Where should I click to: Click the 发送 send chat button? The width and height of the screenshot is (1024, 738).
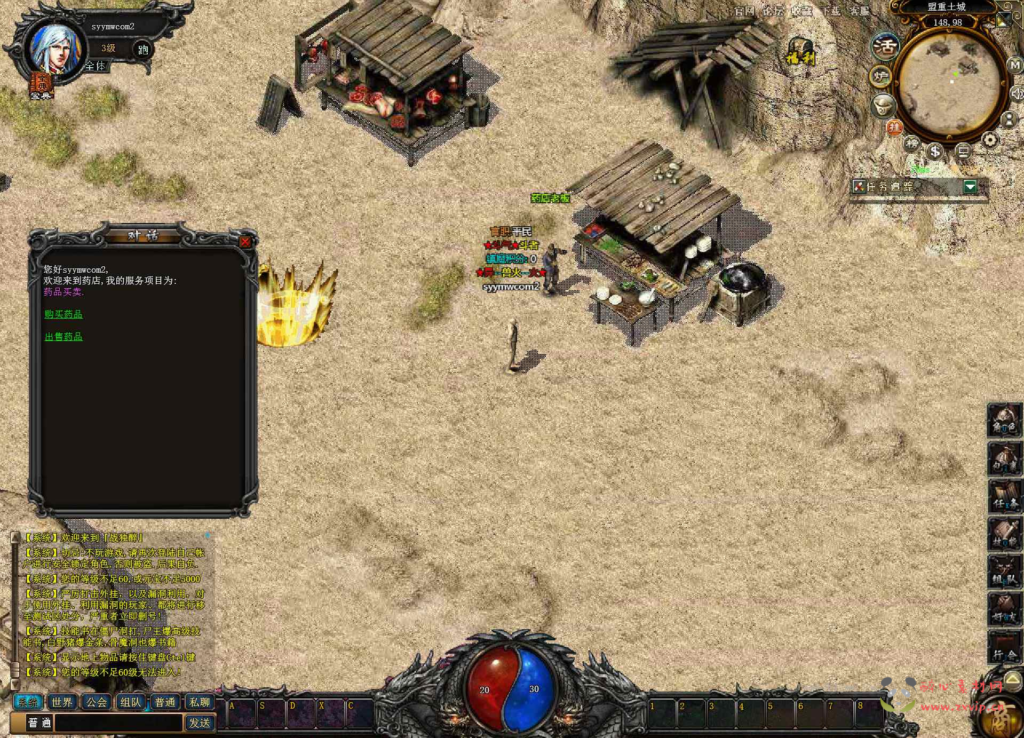pyautogui.click(x=199, y=722)
